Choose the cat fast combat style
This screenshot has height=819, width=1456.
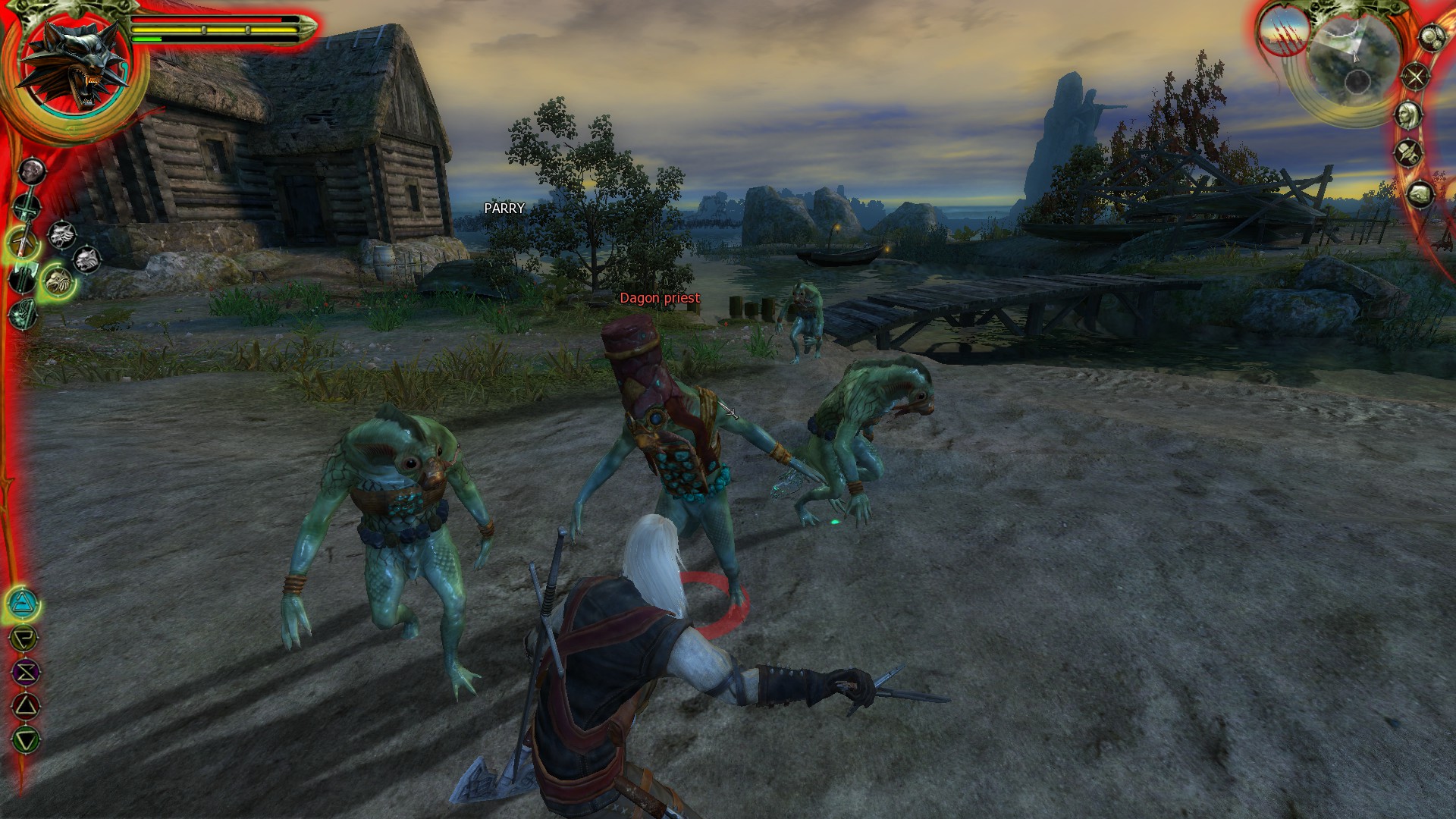pos(87,260)
